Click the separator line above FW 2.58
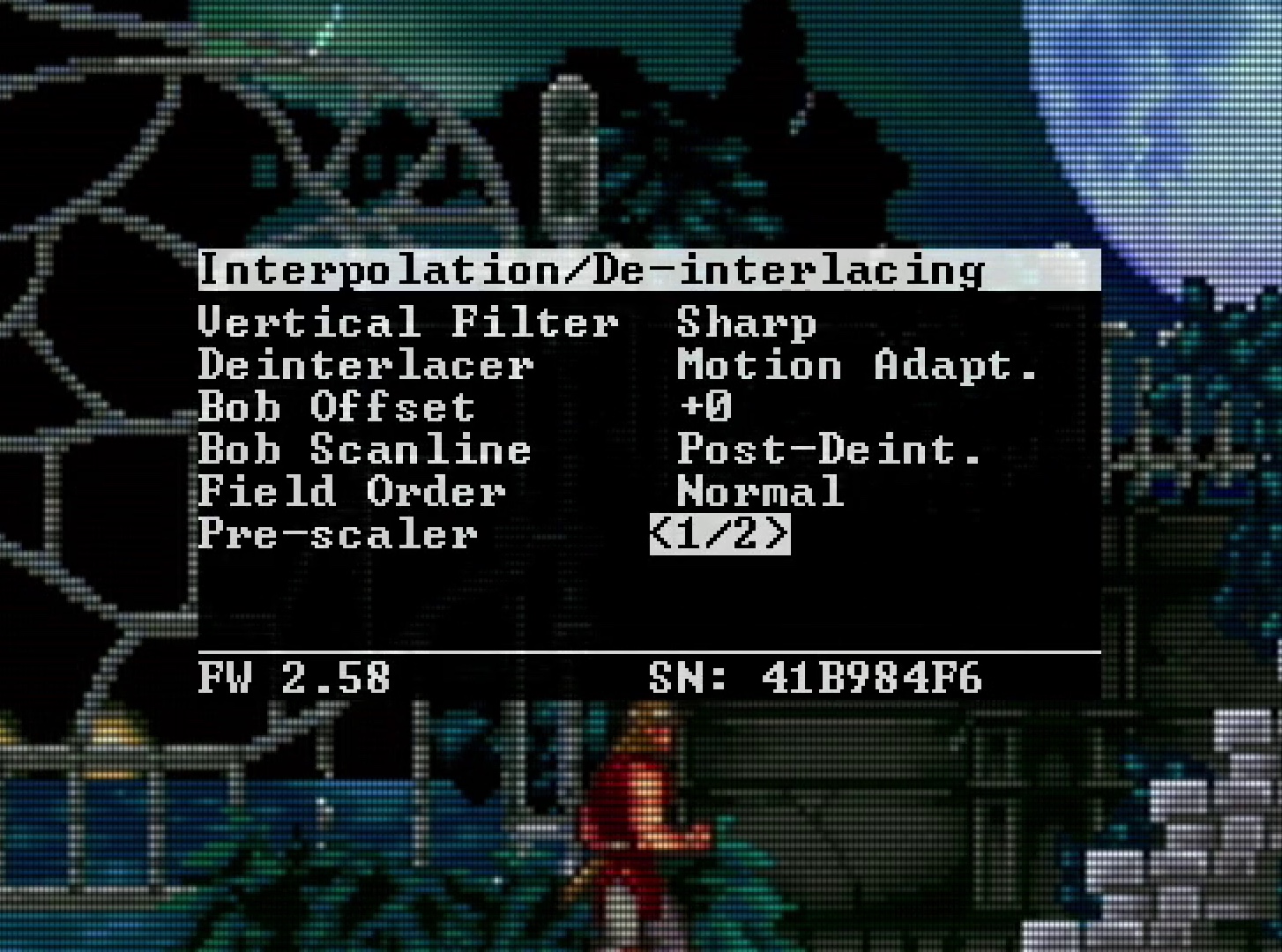The image size is (1282, 952). tap(649, 650)
